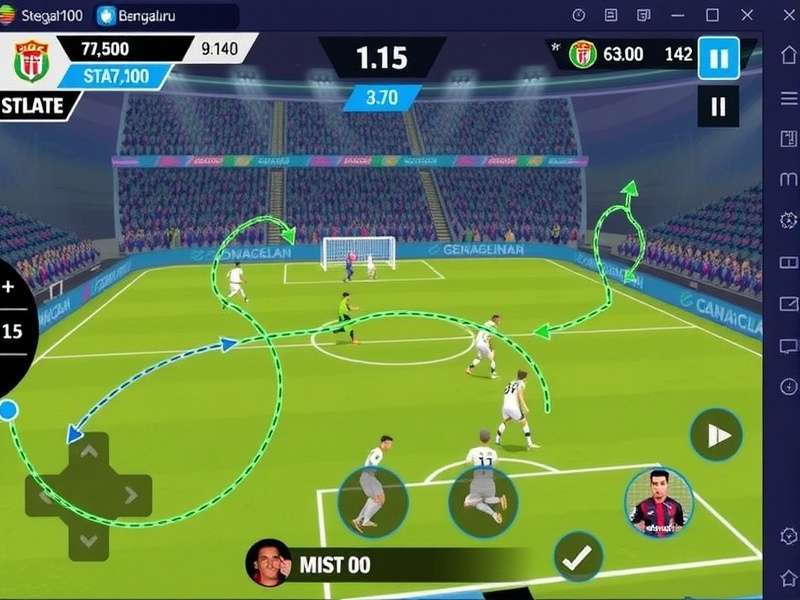Tap the D-pad left arrow
The image size is (800, 600).
point(45,495)
